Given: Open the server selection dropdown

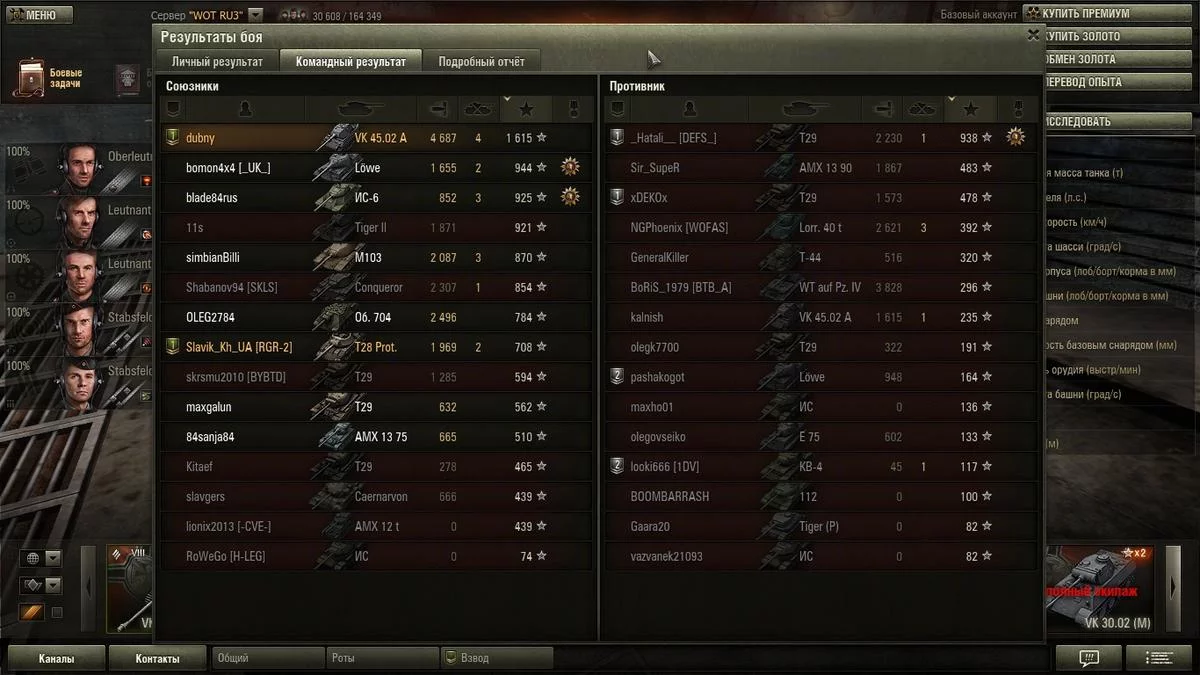Looking at the screenshot, I should 256,15.
